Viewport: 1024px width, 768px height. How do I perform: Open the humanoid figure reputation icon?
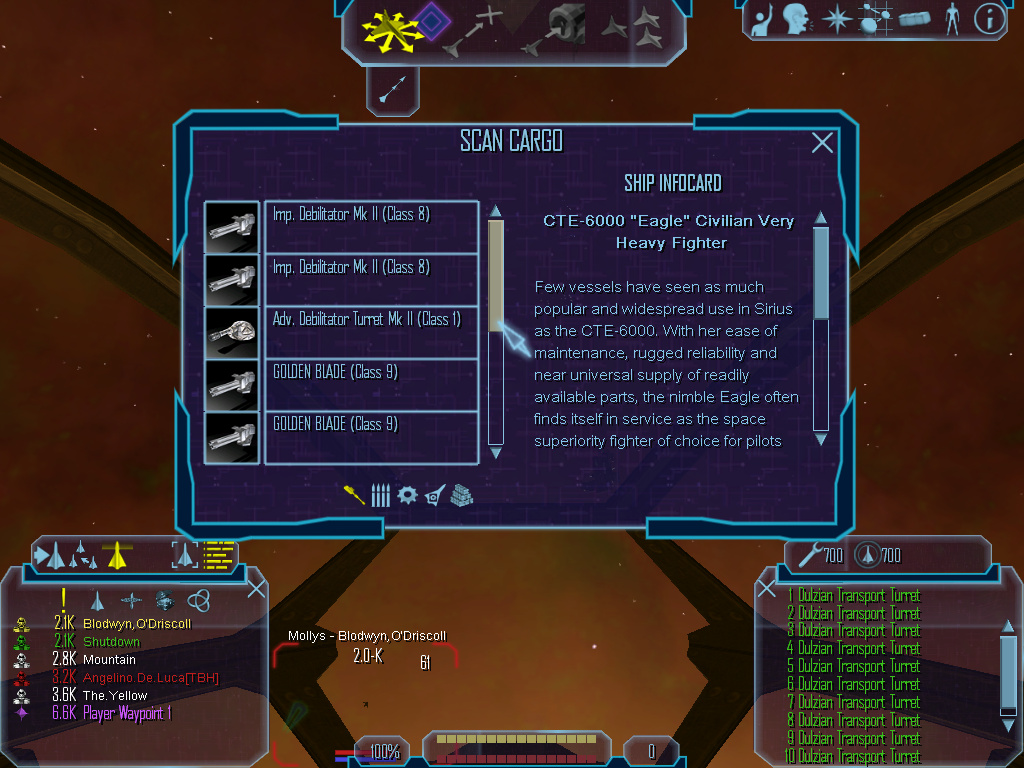[952, 19]
